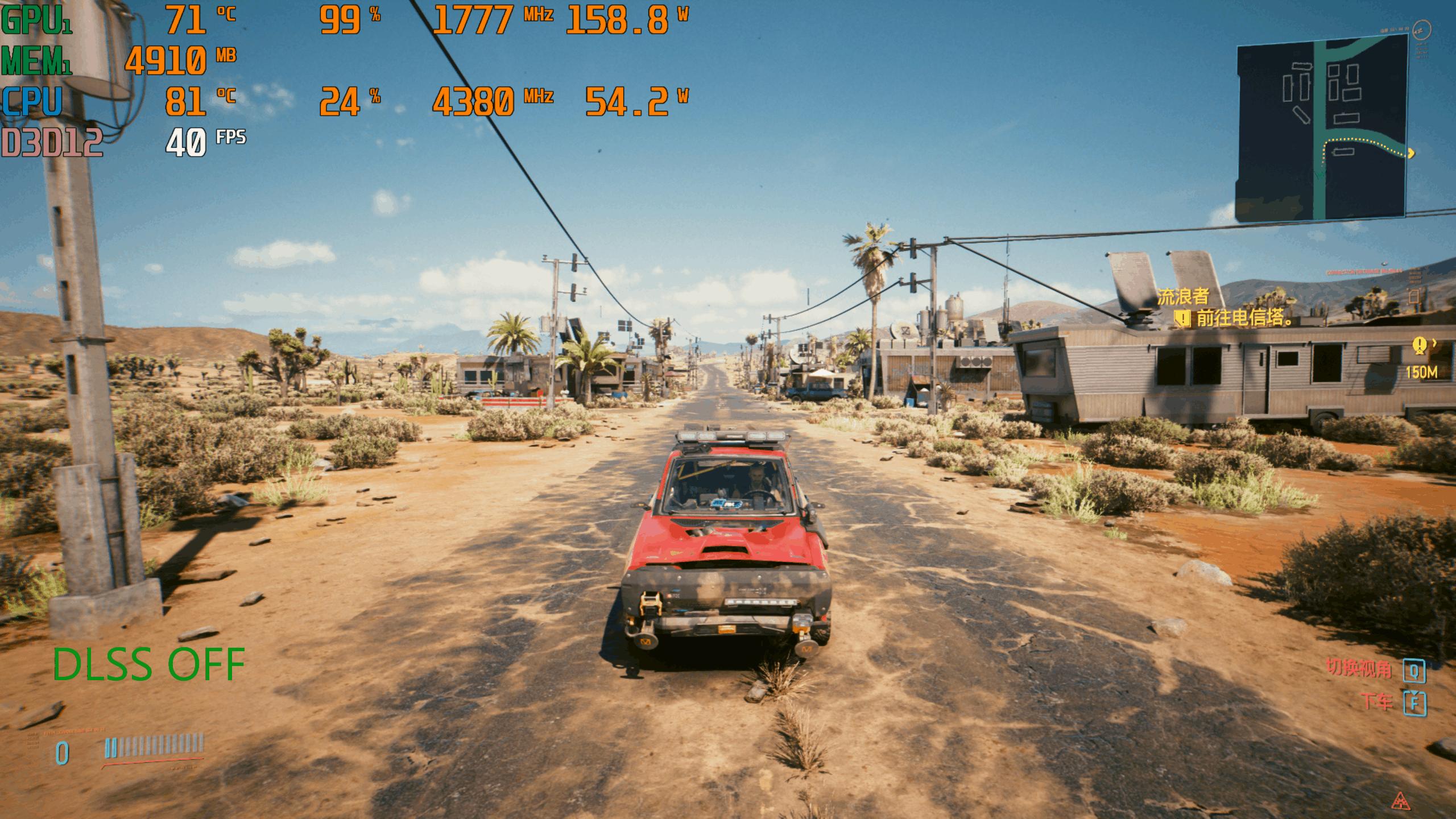Click the yellow arrow marker on the minimap route

[x=1411, y=153]
